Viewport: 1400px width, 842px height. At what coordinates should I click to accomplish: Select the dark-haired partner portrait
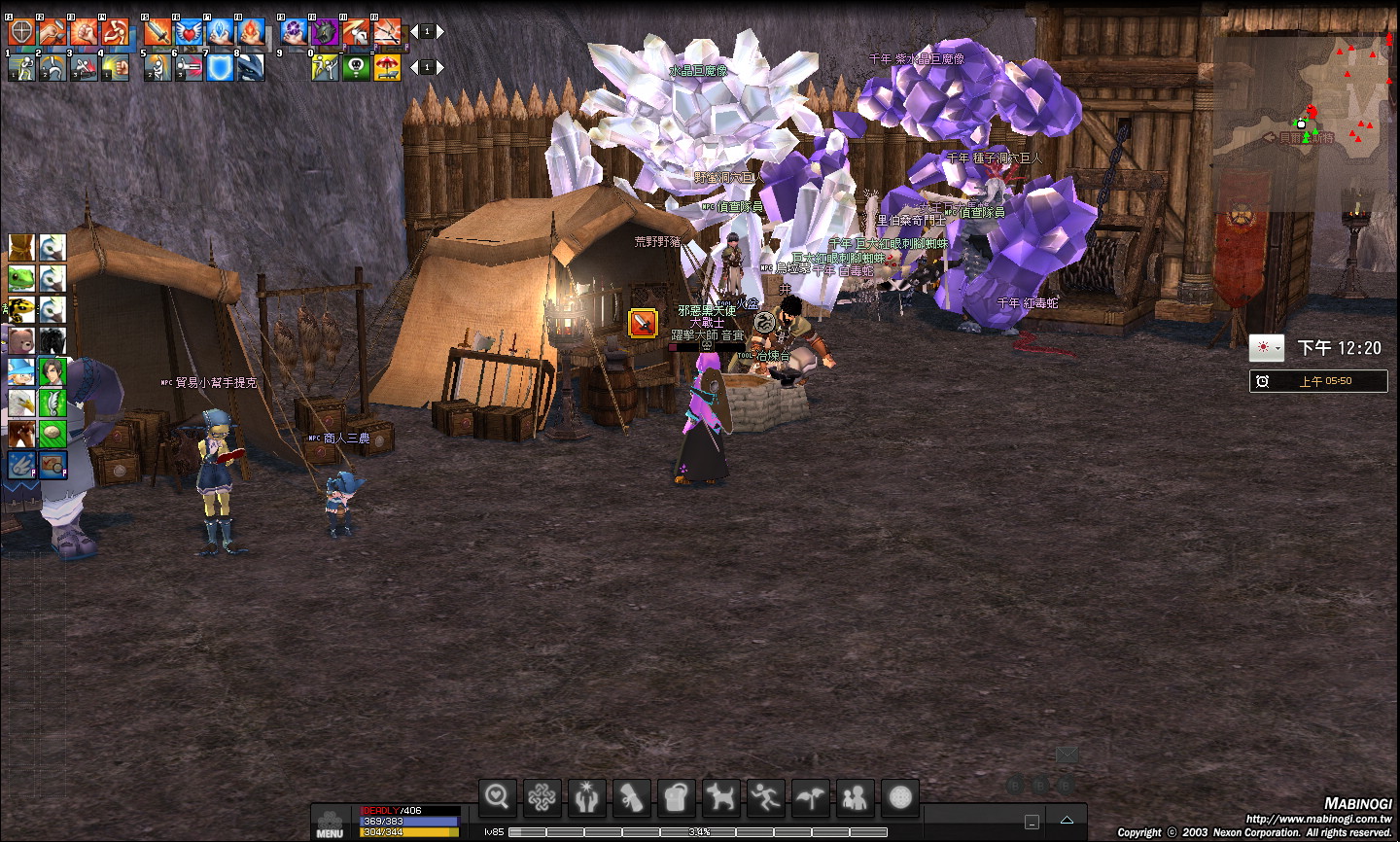point(52,372)
